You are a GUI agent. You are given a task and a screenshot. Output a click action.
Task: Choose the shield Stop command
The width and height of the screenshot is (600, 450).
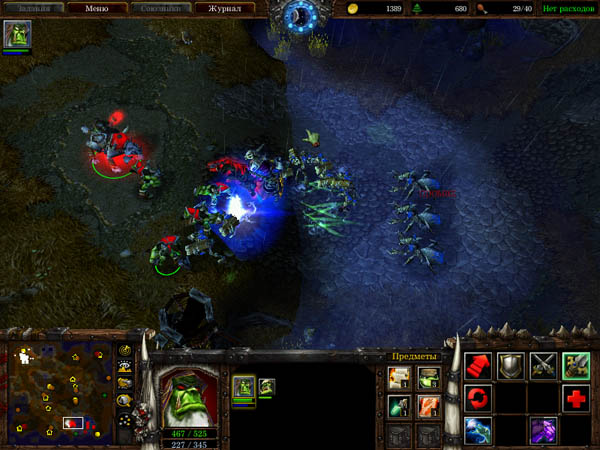point(511,366)
